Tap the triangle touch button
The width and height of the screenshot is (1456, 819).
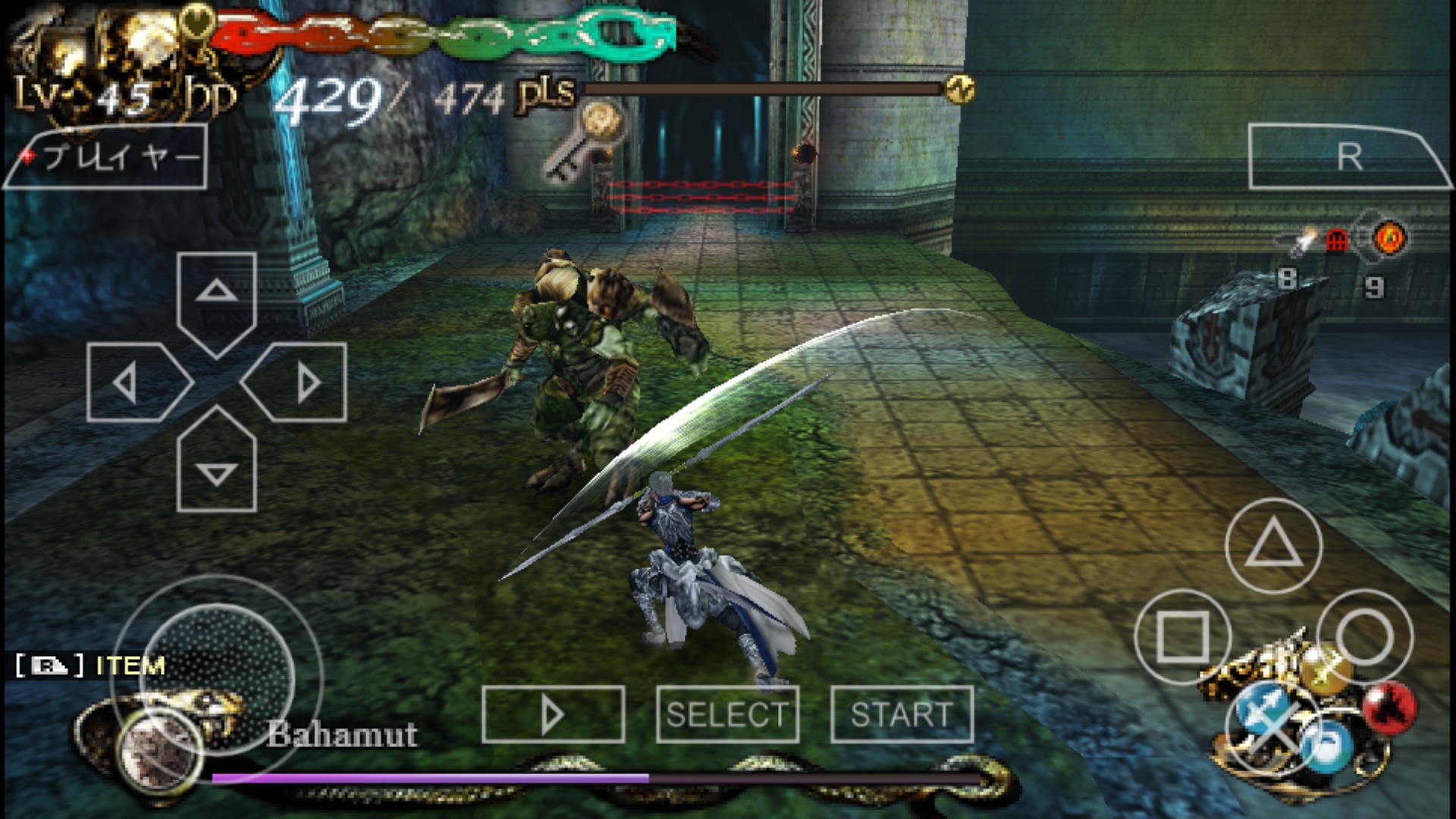(1273, 545)
